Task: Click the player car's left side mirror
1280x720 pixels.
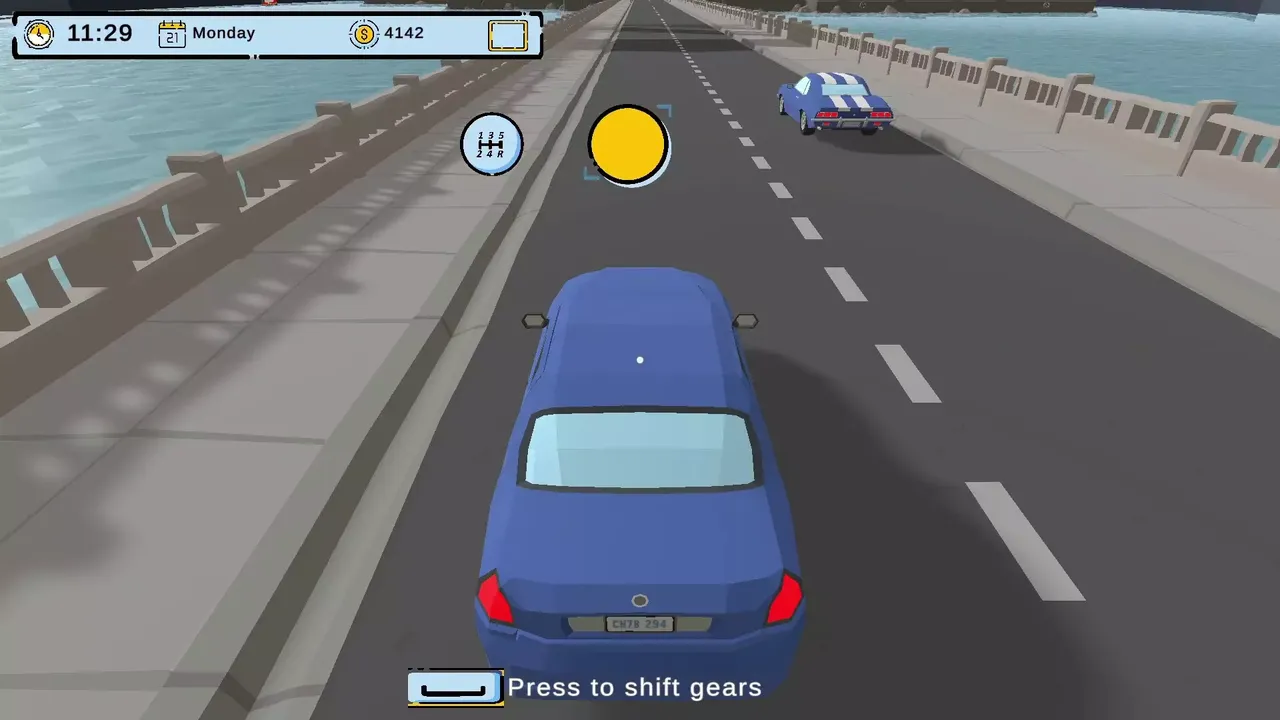Action: [535, 321]
